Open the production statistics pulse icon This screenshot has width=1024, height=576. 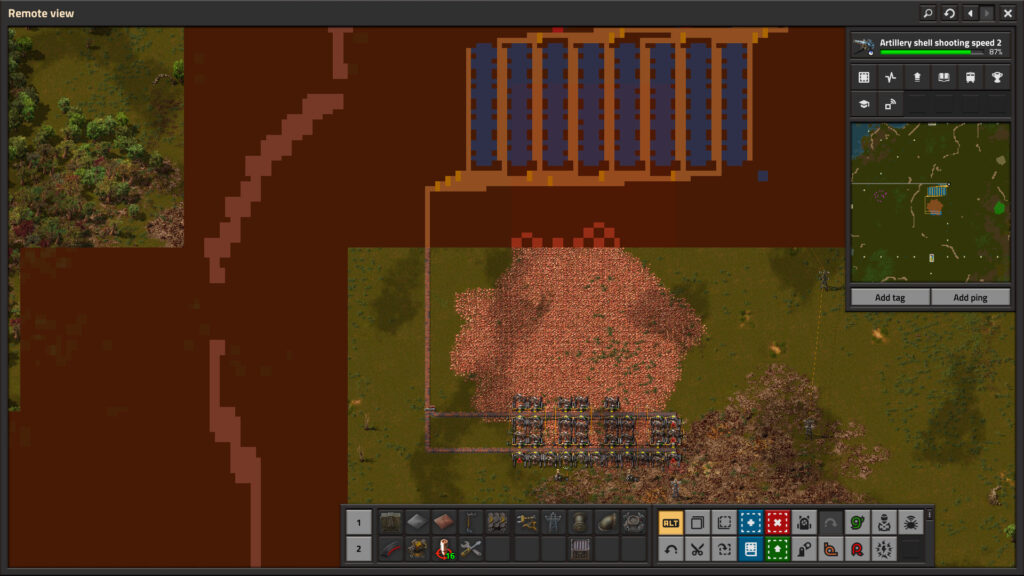click(890, 77)
